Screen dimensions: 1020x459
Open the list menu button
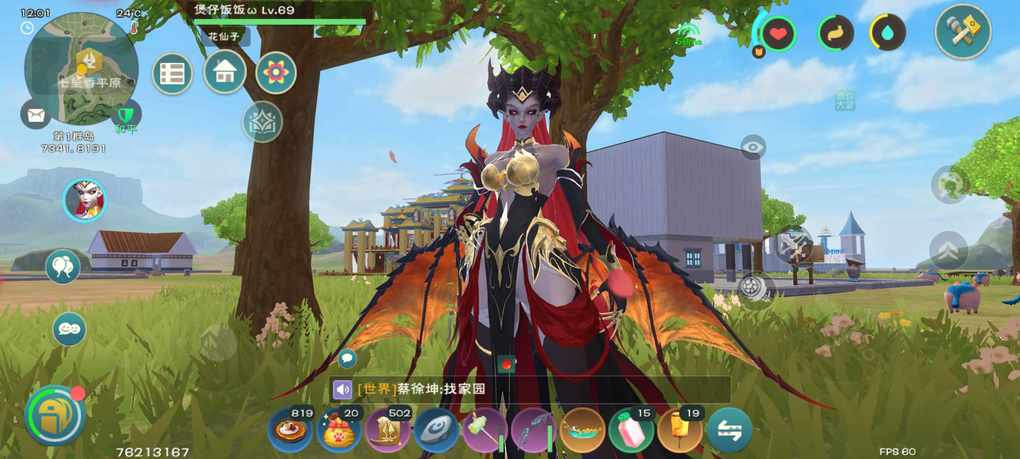click(173, 73)
